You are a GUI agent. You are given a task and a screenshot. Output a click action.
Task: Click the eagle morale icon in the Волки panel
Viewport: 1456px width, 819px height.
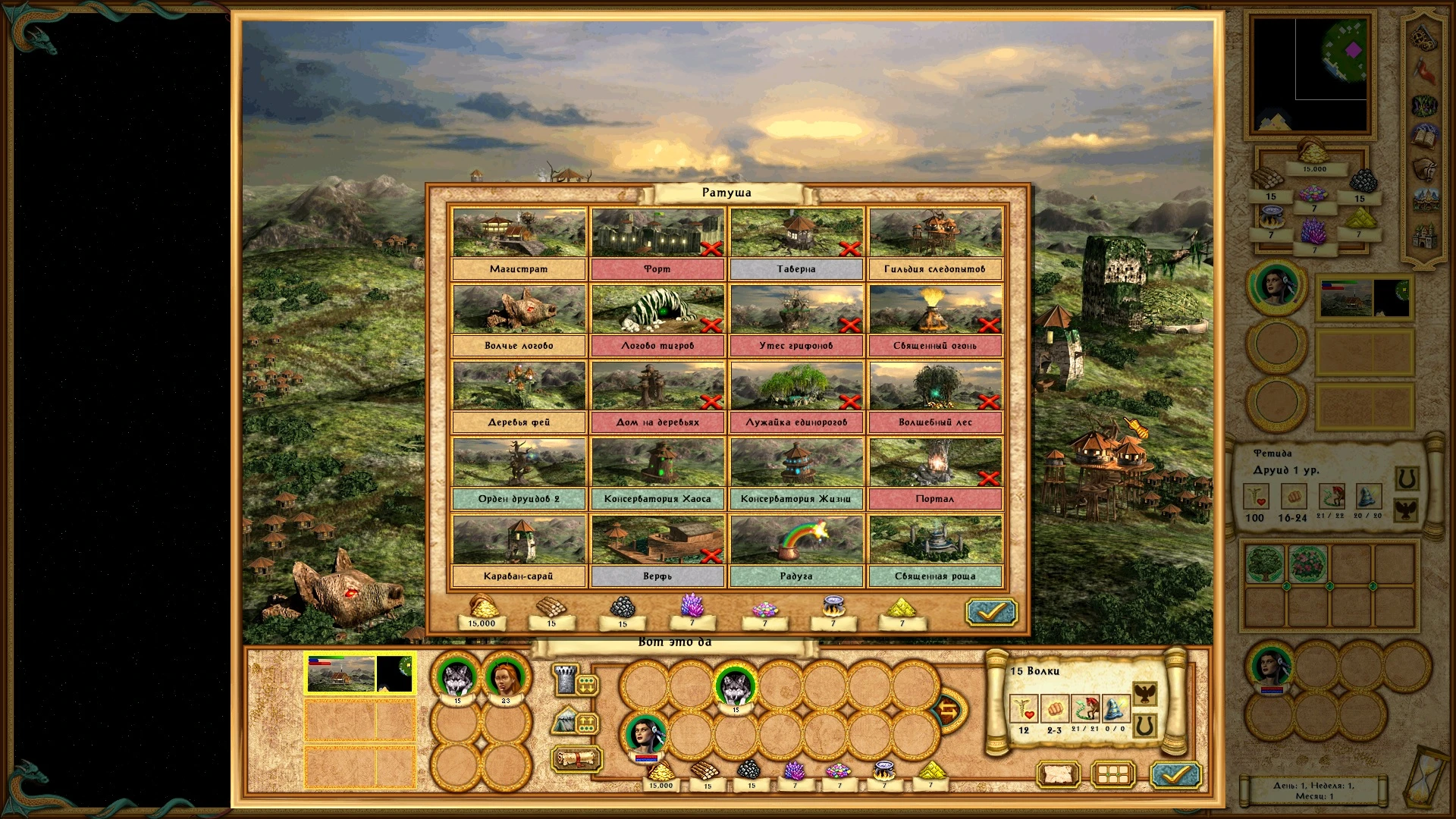click(1145, 694)
